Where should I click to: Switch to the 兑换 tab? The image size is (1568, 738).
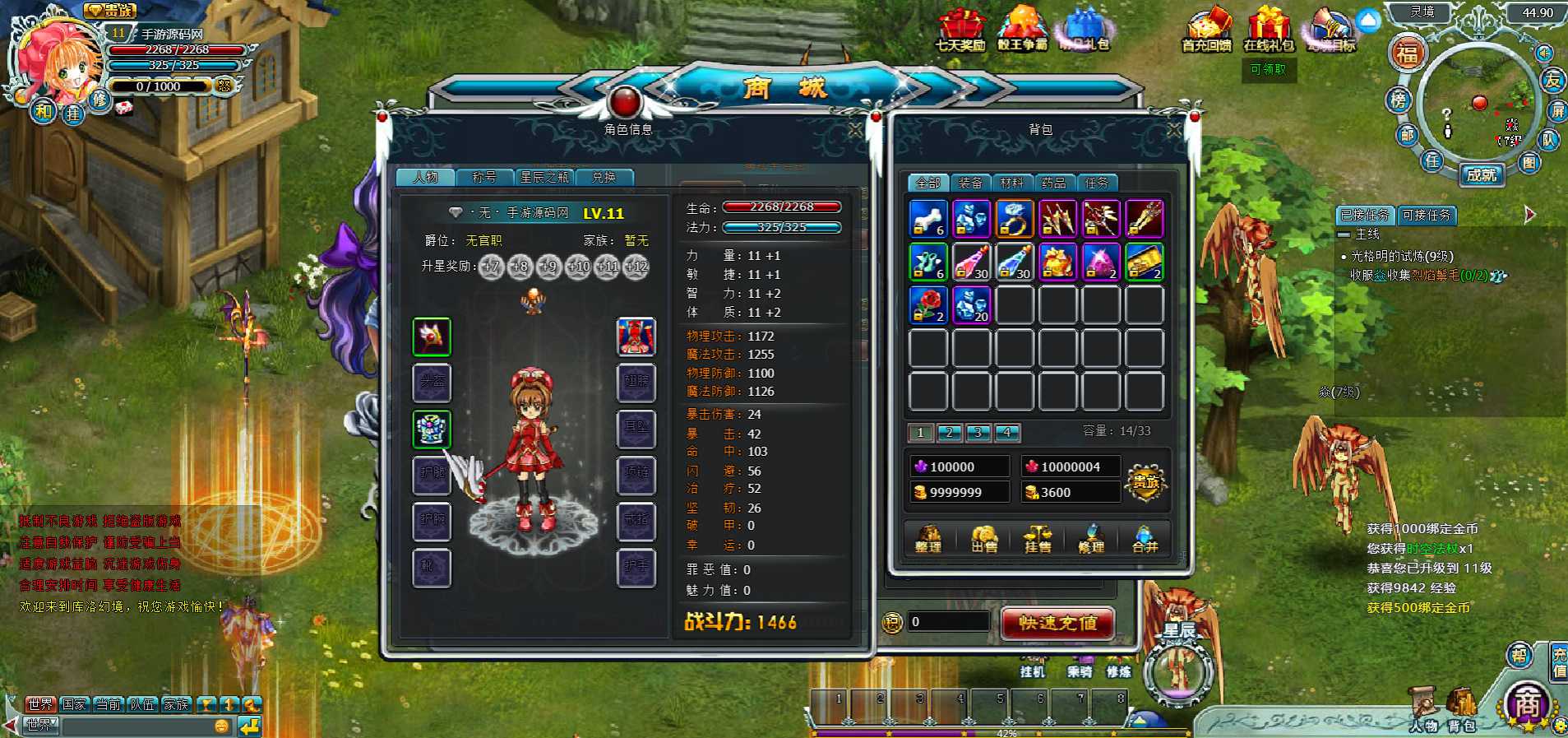tap(604, 177)
